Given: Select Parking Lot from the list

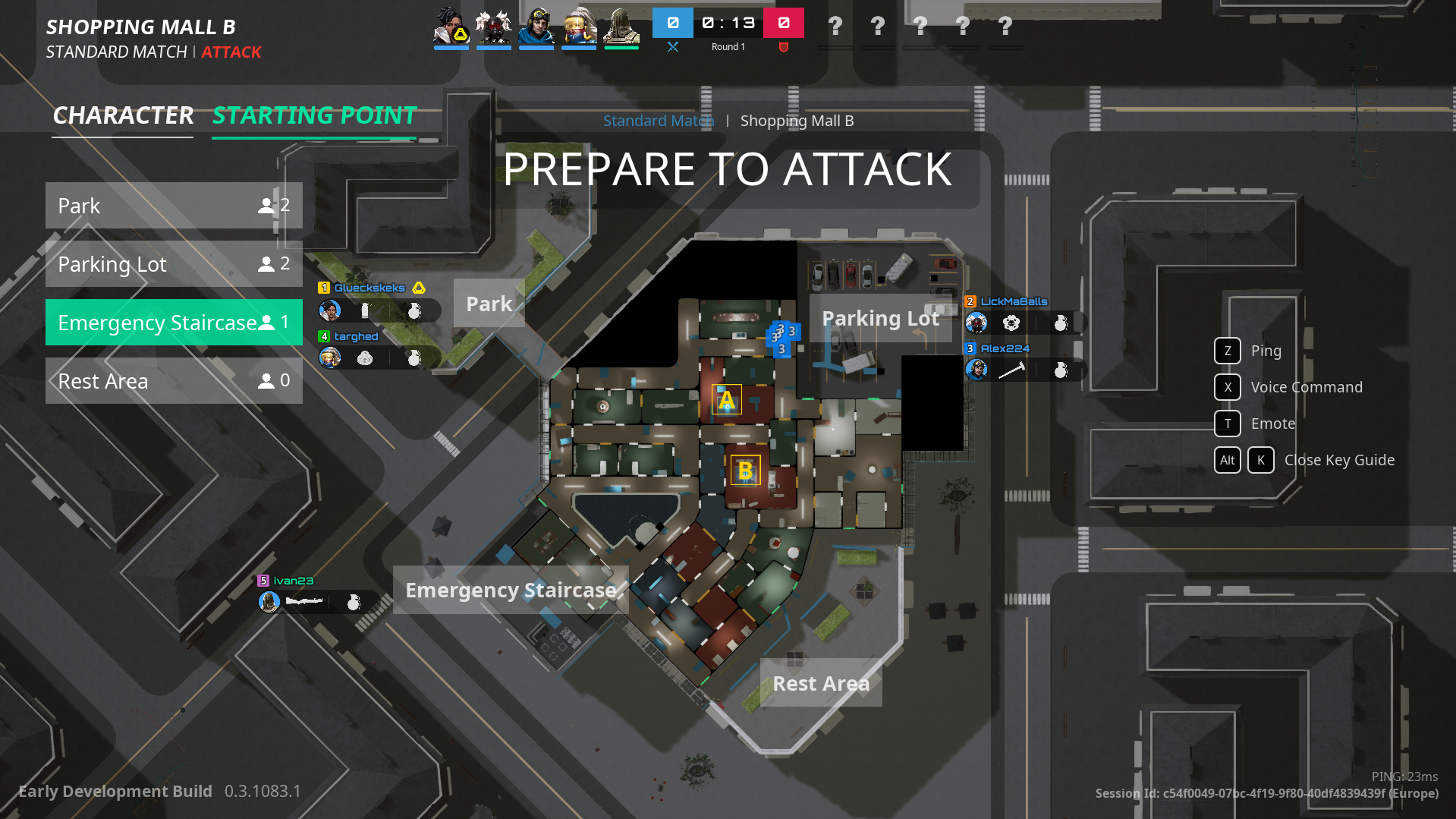Looking at the screenshot, I should point(174,264).
